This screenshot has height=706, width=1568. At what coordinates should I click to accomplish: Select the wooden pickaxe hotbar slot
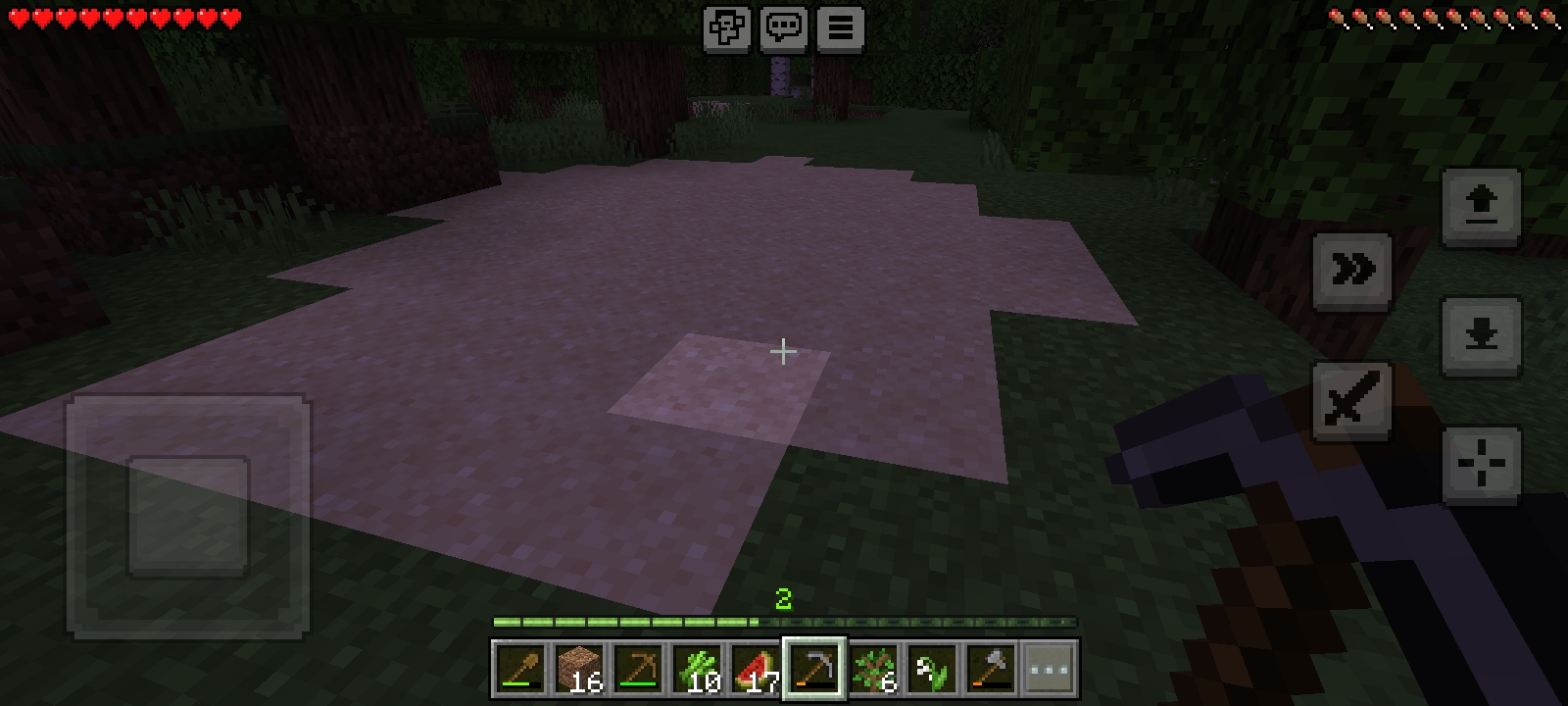point(638,670)
